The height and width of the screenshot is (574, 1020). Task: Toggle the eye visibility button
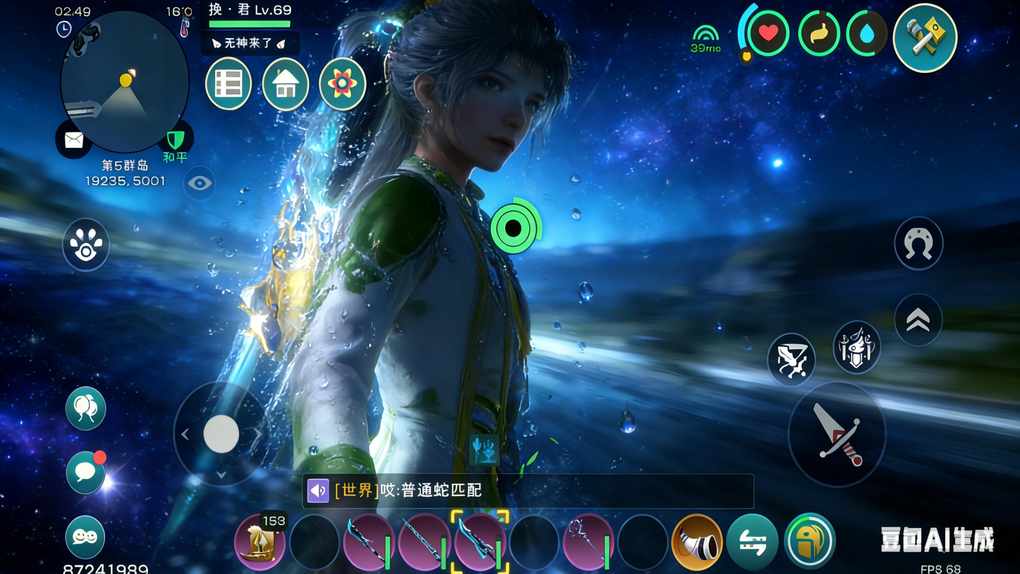pyautogui.click(x=199, y=183)
